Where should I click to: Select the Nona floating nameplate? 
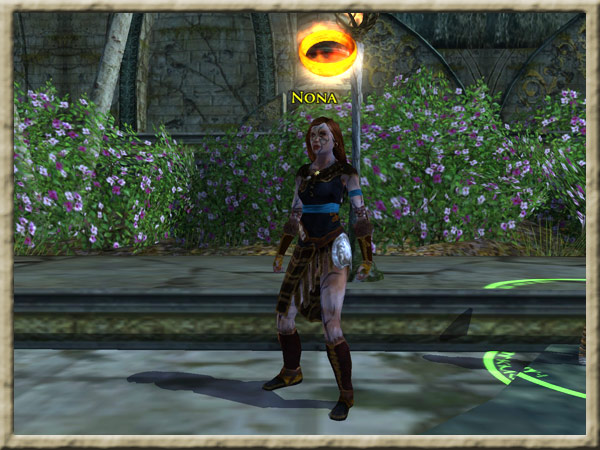pyautogui.click(x=314, y=98)
